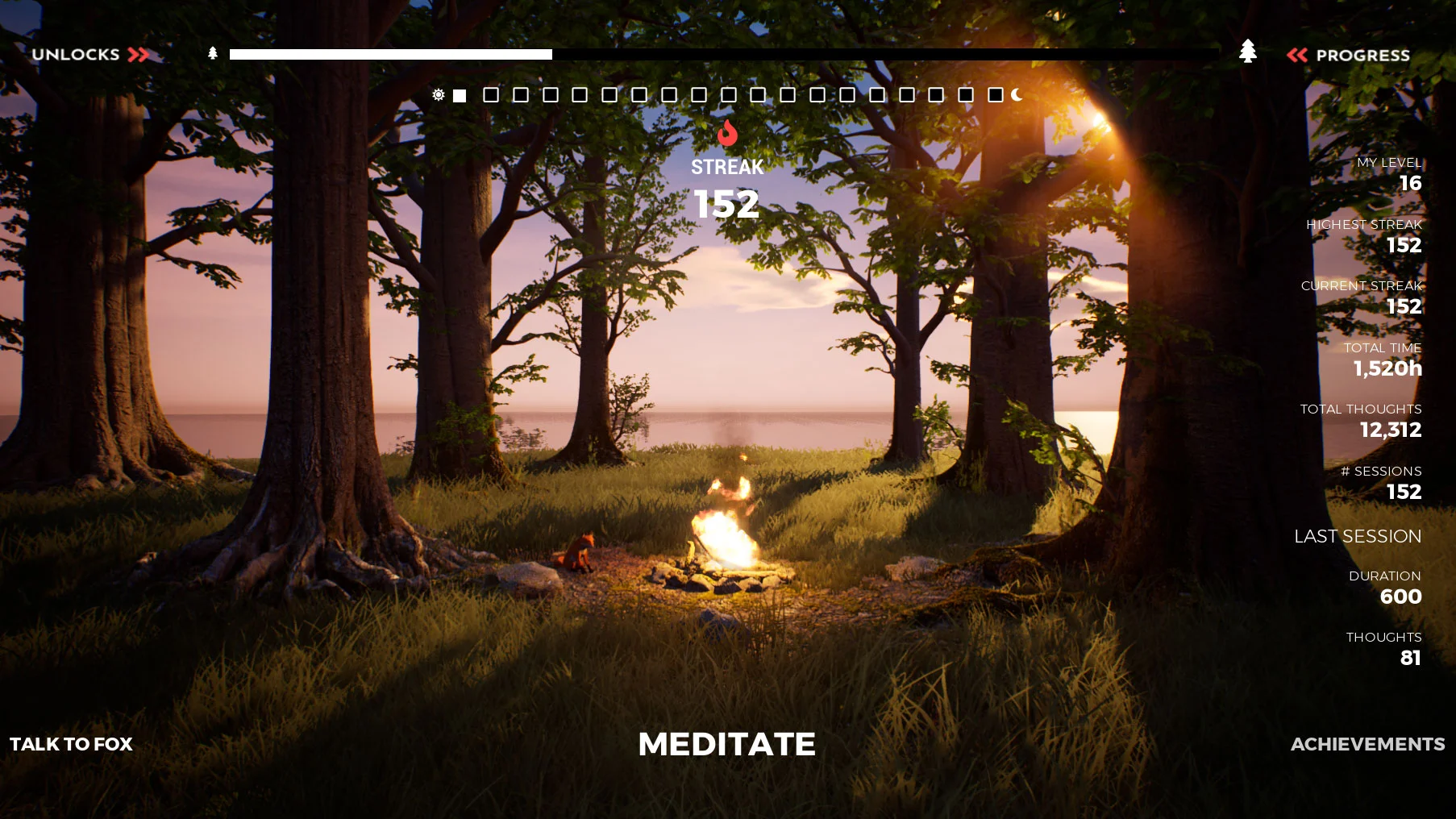This screenshot has width=1456, height=819.
Task: Click the left tree icon beside the XP bar
Action: point(212,54)
